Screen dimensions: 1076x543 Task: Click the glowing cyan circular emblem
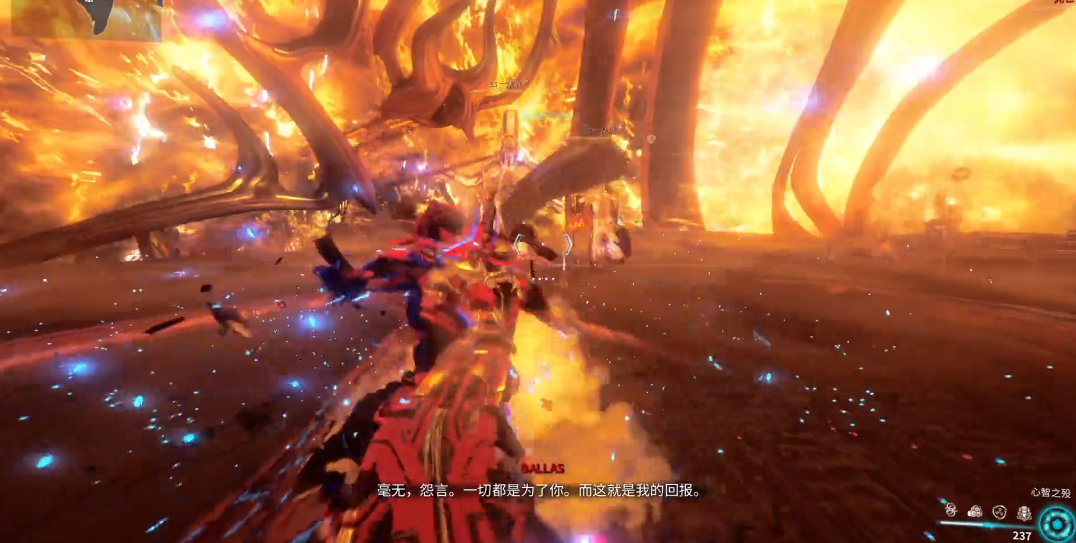point(1056,522)
